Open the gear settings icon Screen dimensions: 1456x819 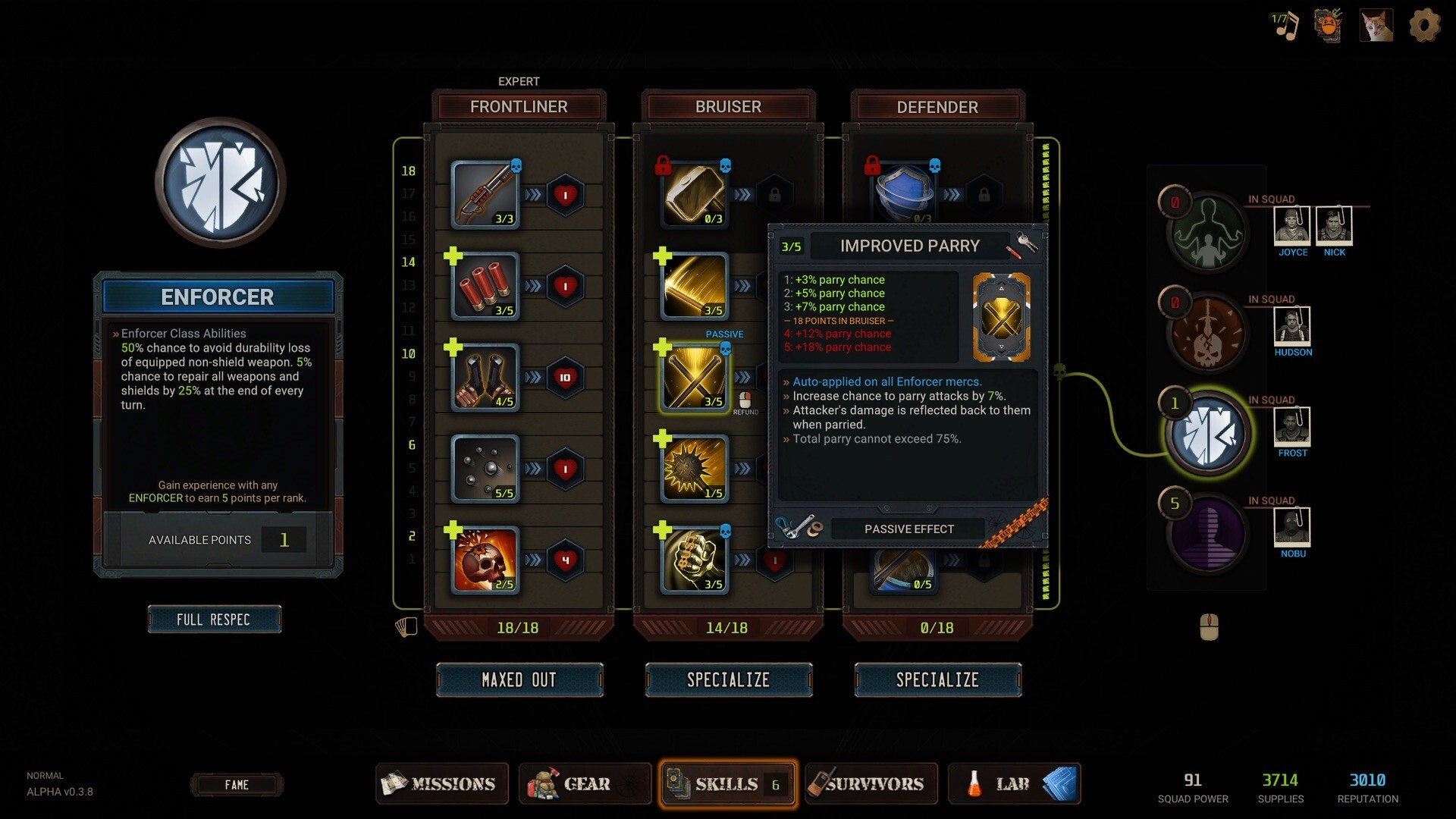[x=1424, y=26]
